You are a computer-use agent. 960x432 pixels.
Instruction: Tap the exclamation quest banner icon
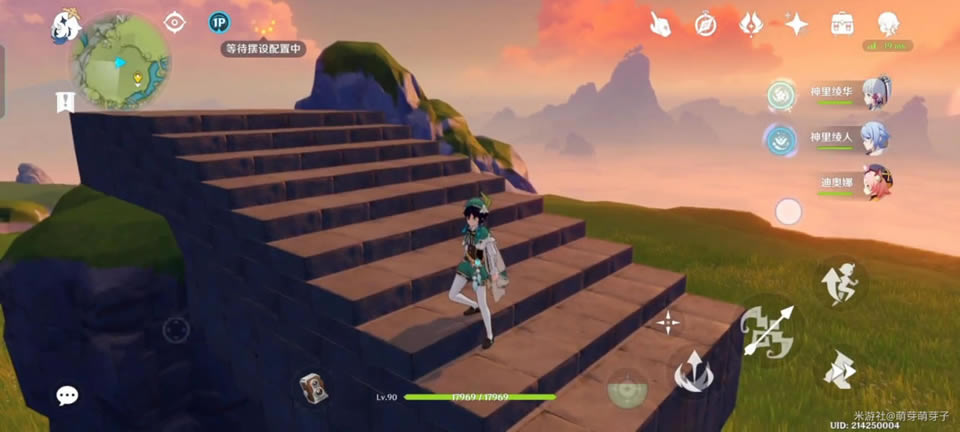click(65, 100)
